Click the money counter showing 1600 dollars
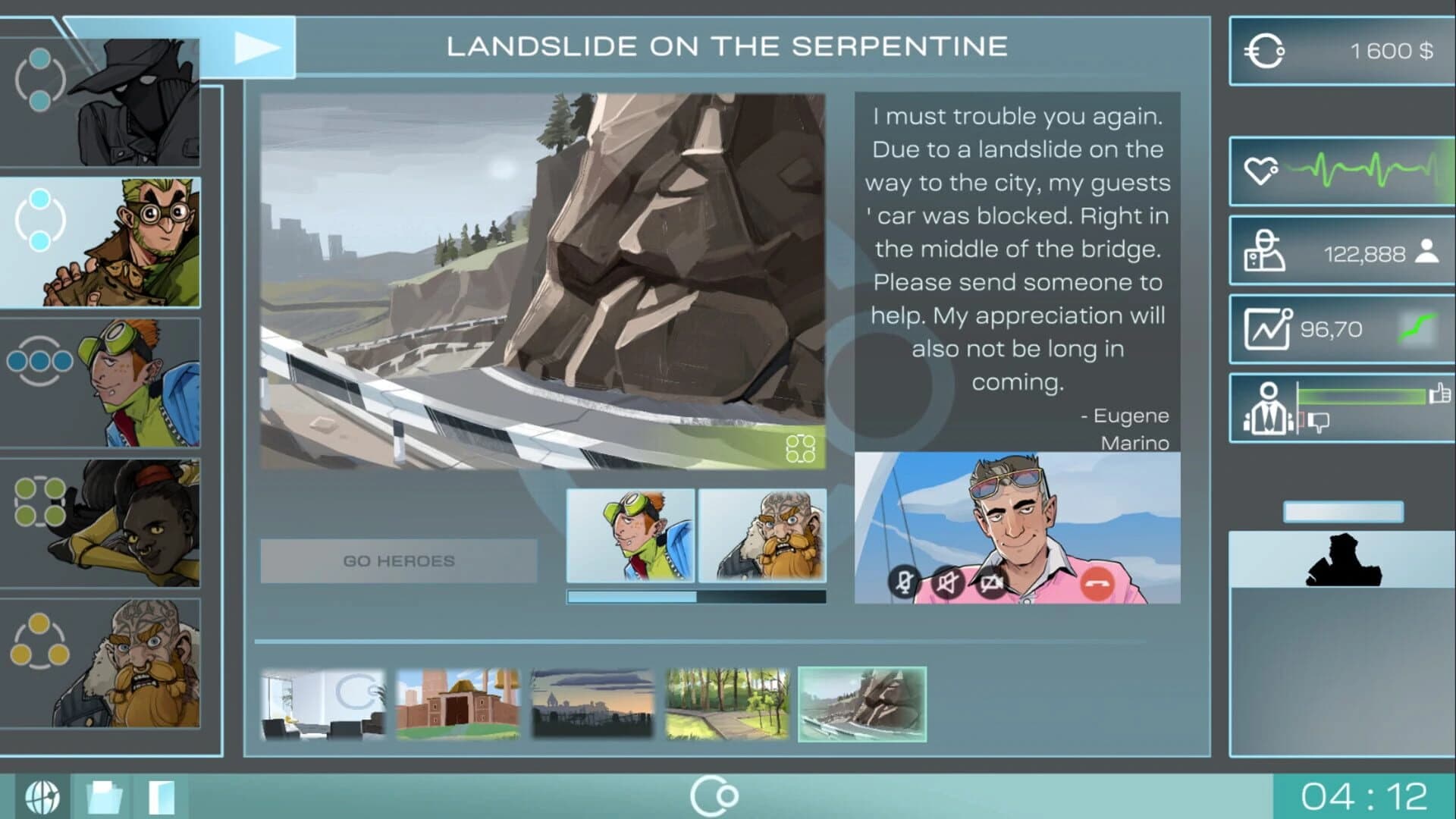The width and height of the screenshot is (1456, 819). coord(1339,52)
